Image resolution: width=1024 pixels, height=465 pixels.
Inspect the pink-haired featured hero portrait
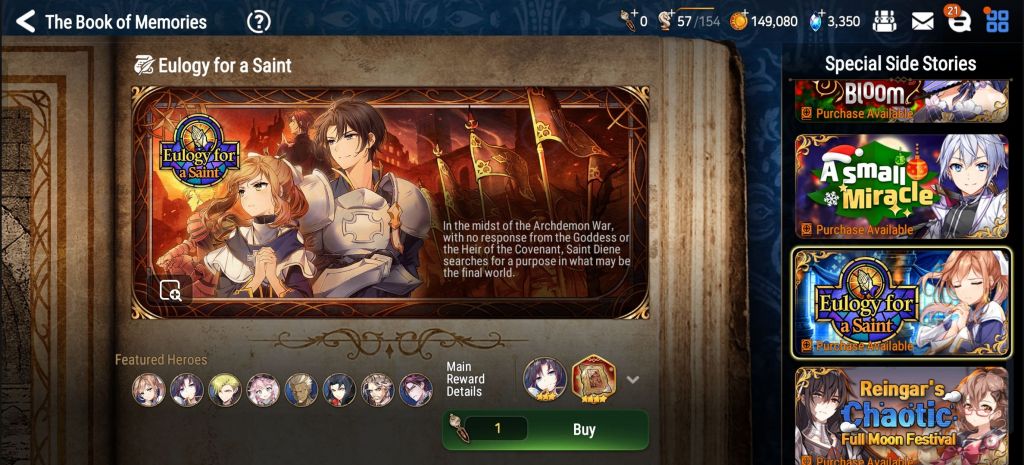263,389
